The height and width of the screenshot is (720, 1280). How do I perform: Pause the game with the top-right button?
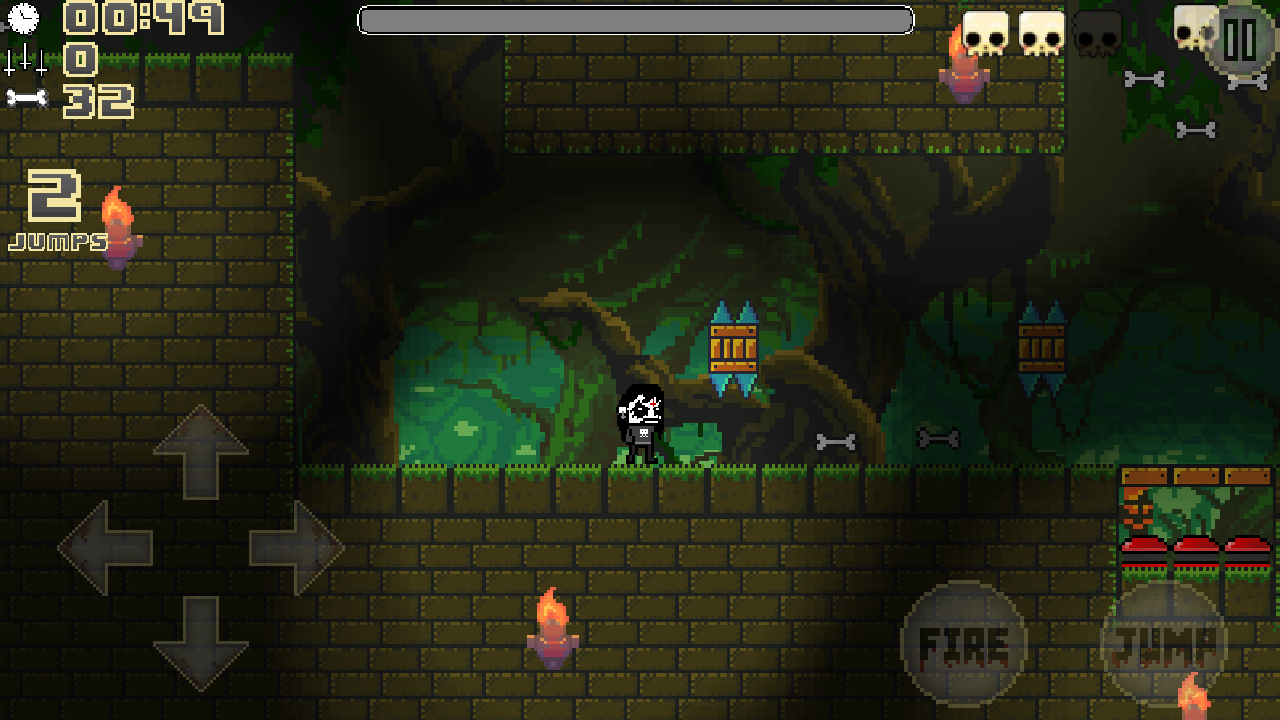[1240, 40]
